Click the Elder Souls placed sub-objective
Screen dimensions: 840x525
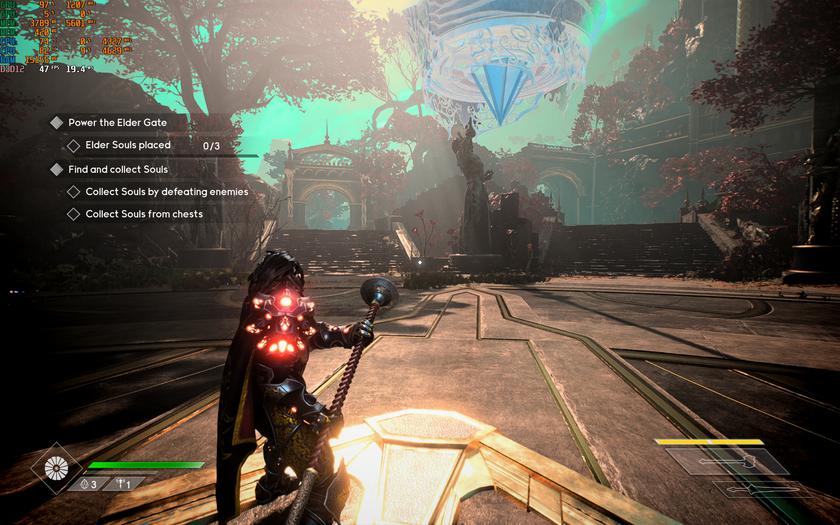click(x=127, y=146)
